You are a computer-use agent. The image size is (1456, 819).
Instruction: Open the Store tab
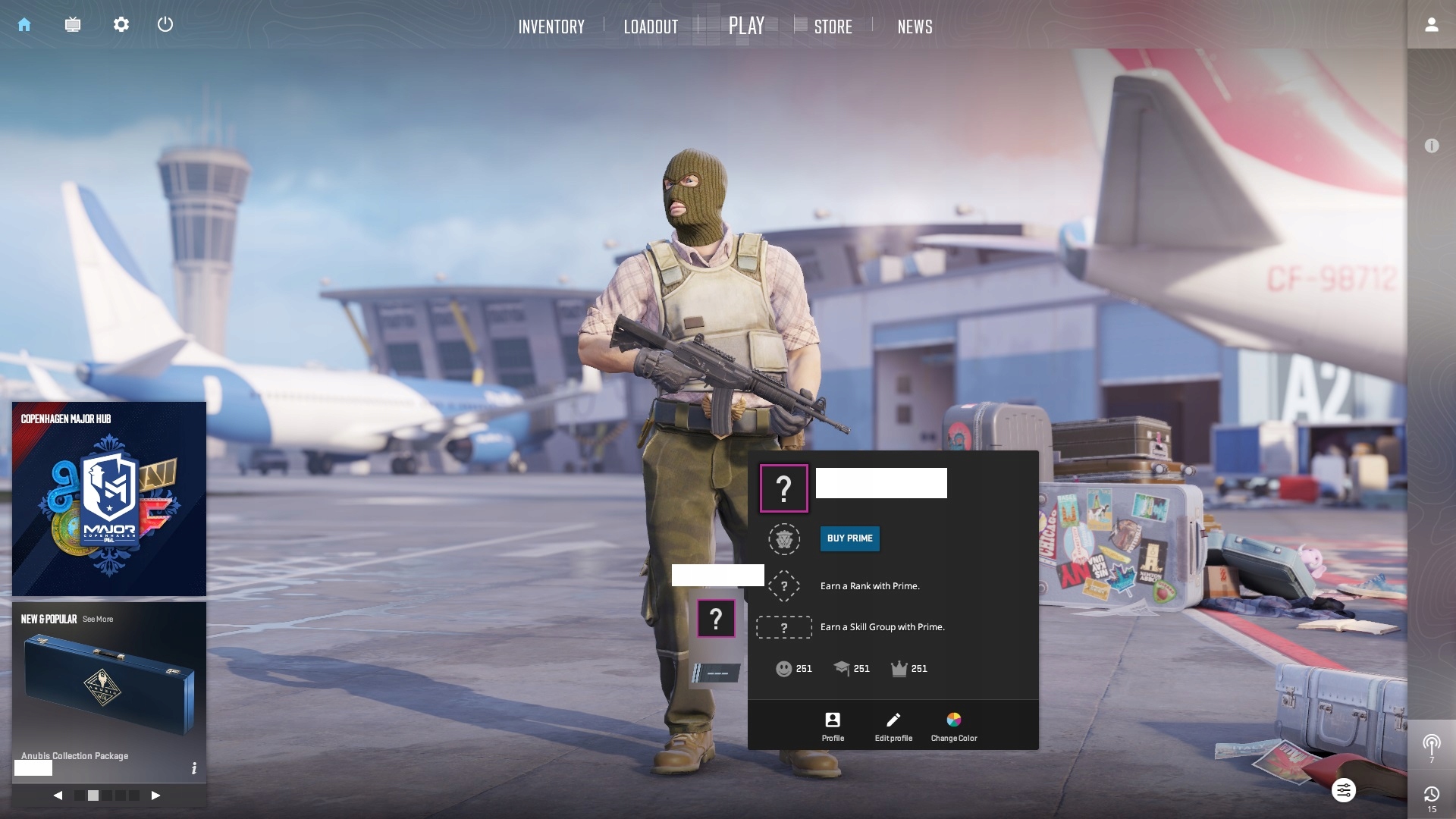coord(833,27)
